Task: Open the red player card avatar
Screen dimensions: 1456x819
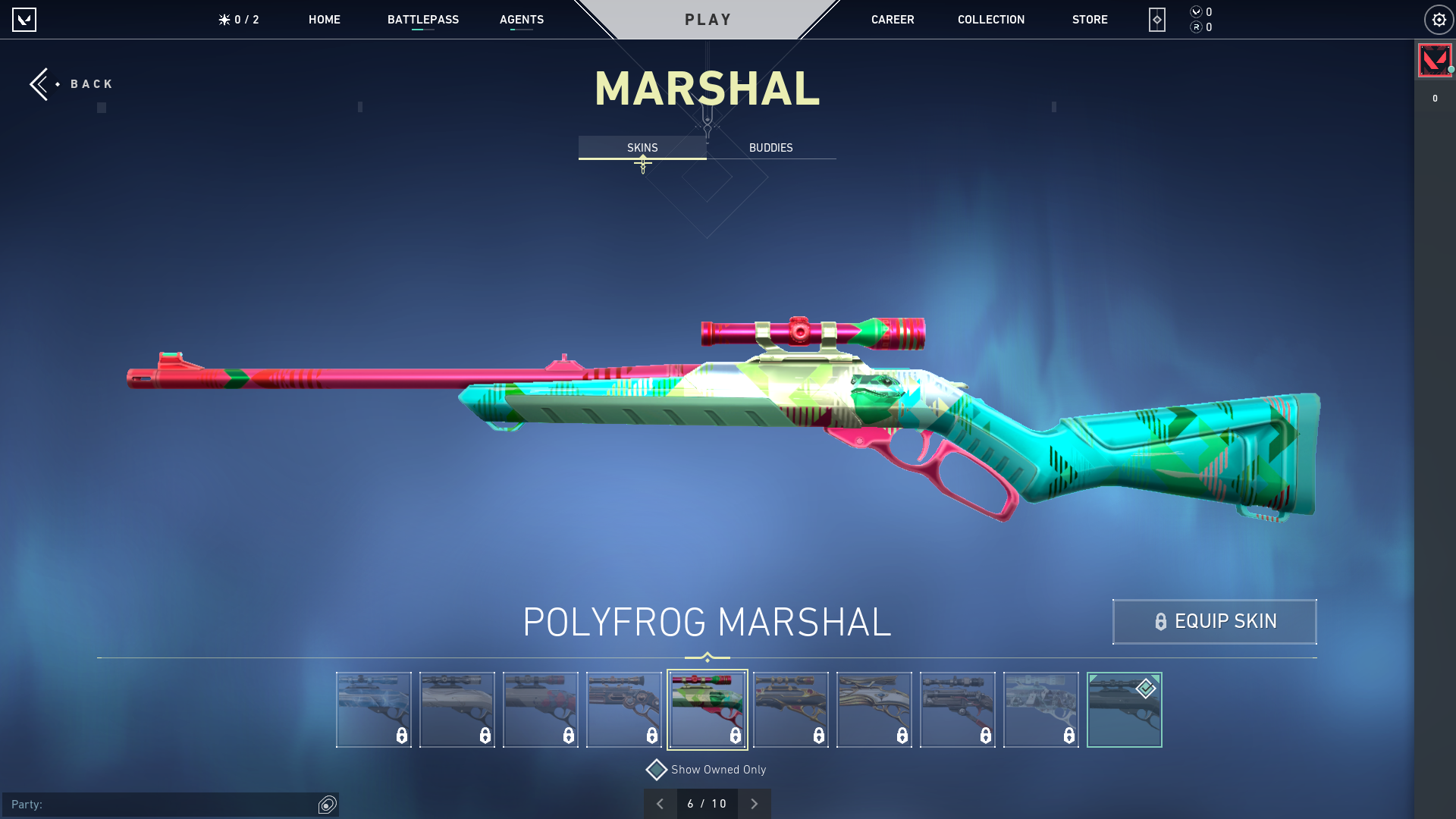Action: (1434, 61)
